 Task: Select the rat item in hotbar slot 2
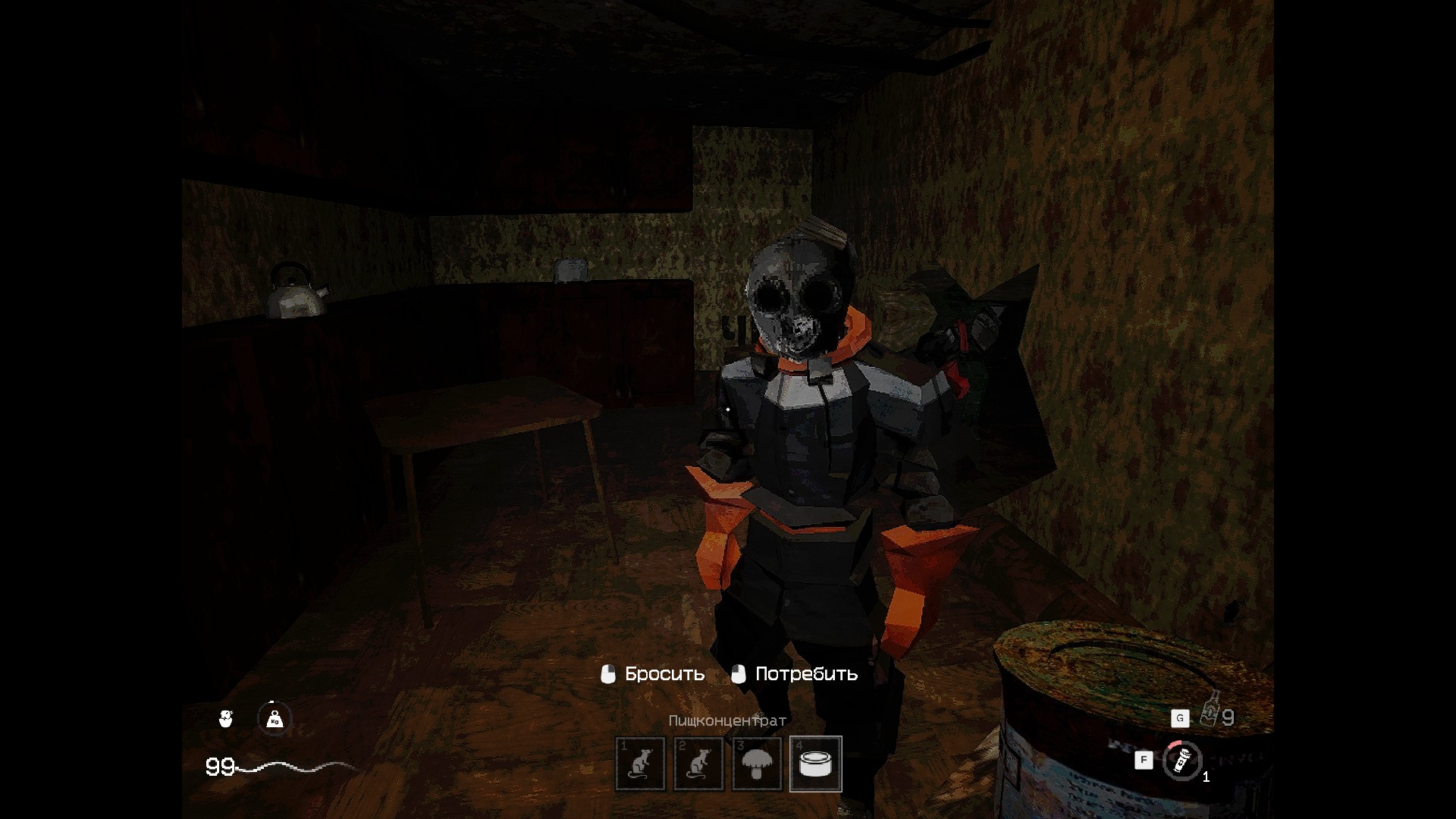pos(698,764)
